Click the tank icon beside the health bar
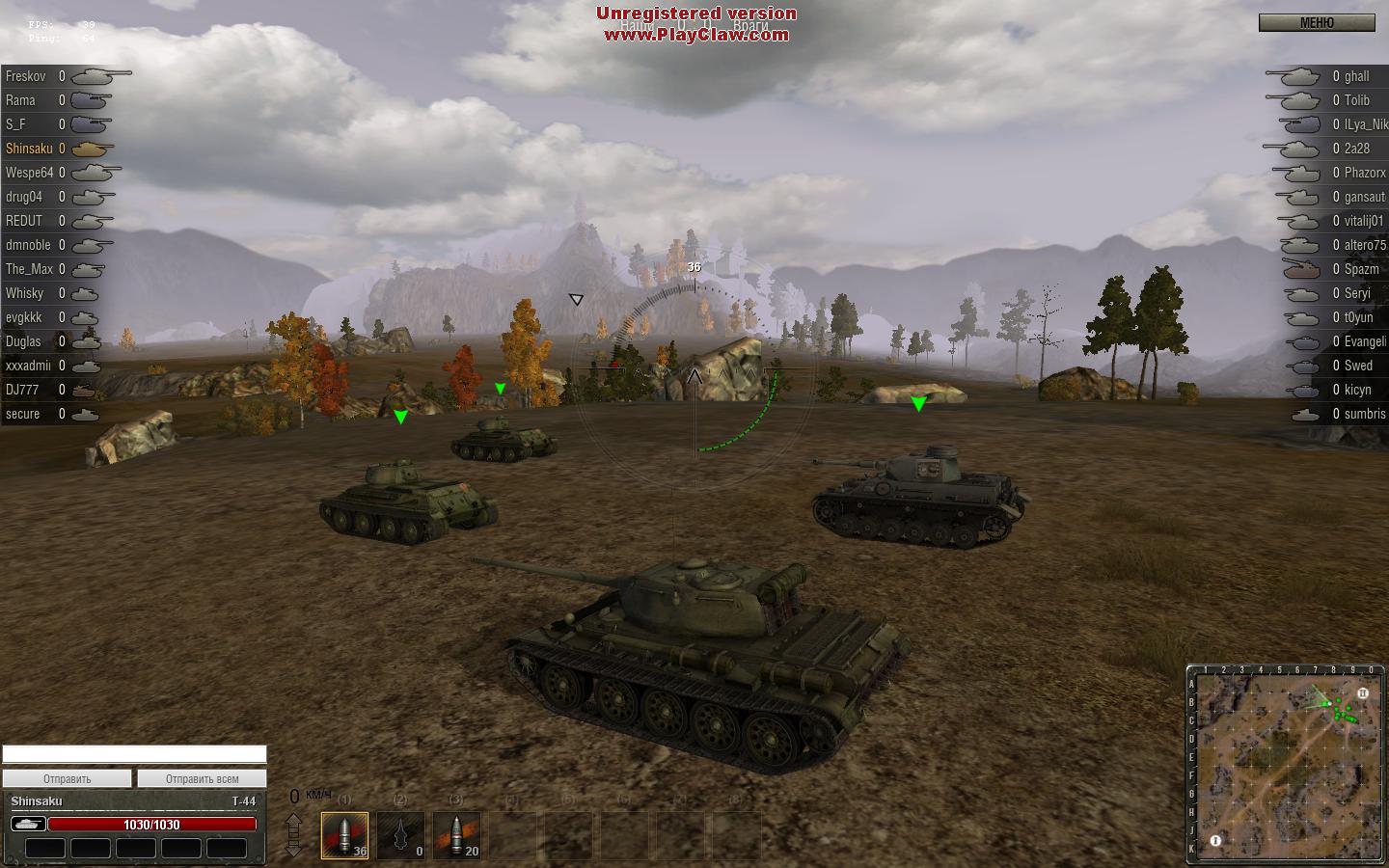The width and height of the screenshot is (1389, 868). tap(28, 824)
